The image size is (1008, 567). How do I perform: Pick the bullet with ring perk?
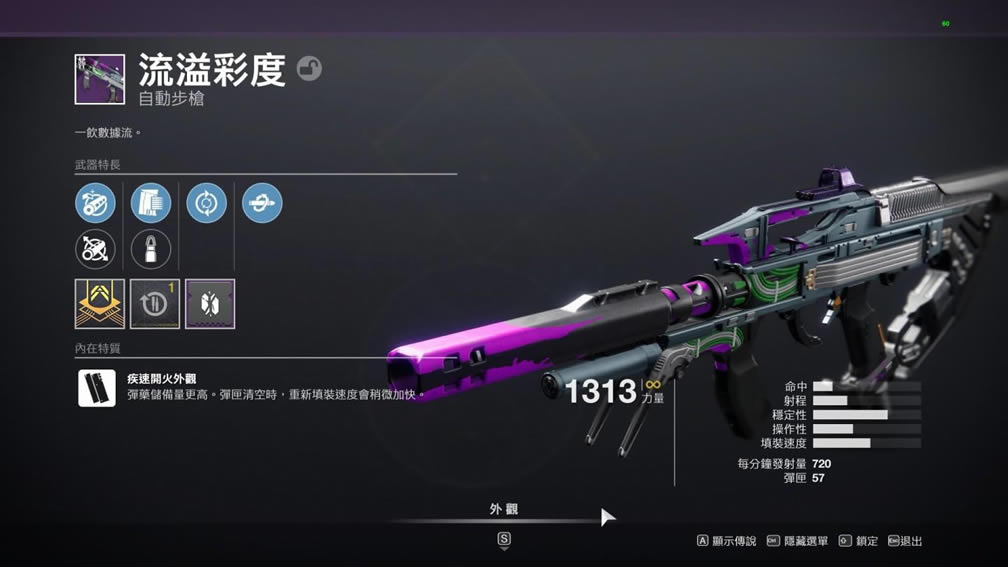262,203
